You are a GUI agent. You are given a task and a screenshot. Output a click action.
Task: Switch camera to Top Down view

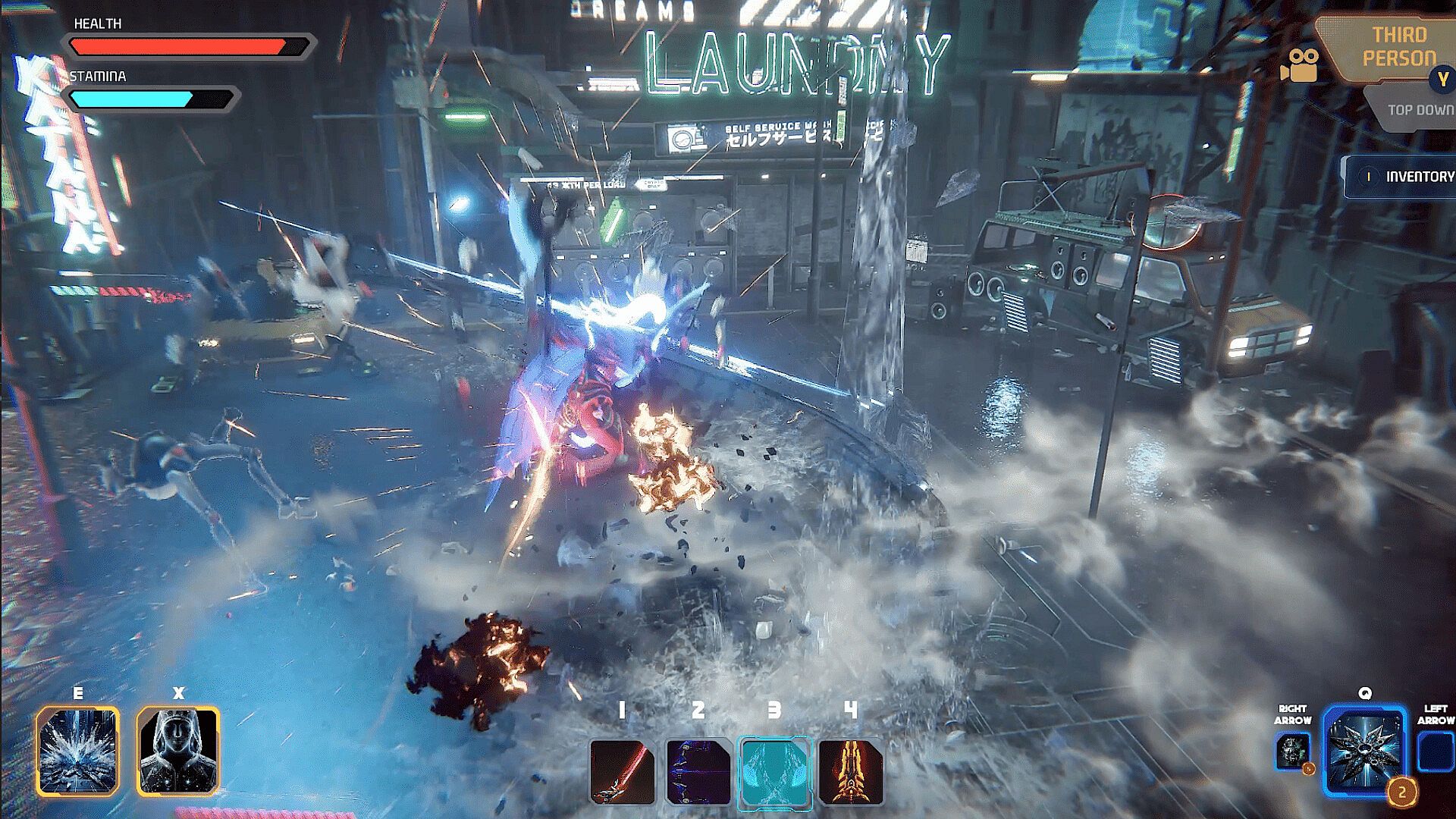pos(1420,110)
